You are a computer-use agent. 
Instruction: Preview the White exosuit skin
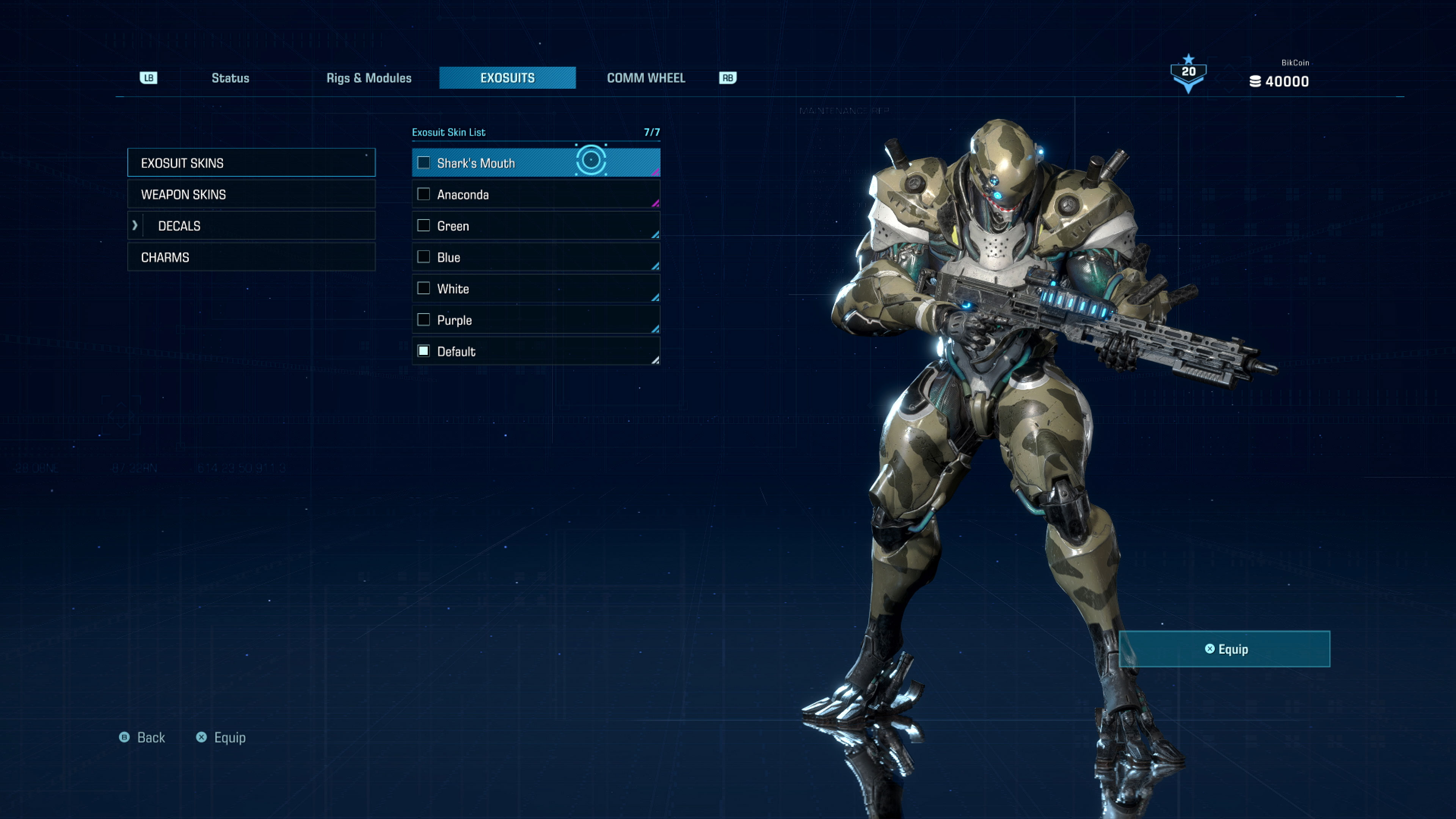(x=535, y=289)
